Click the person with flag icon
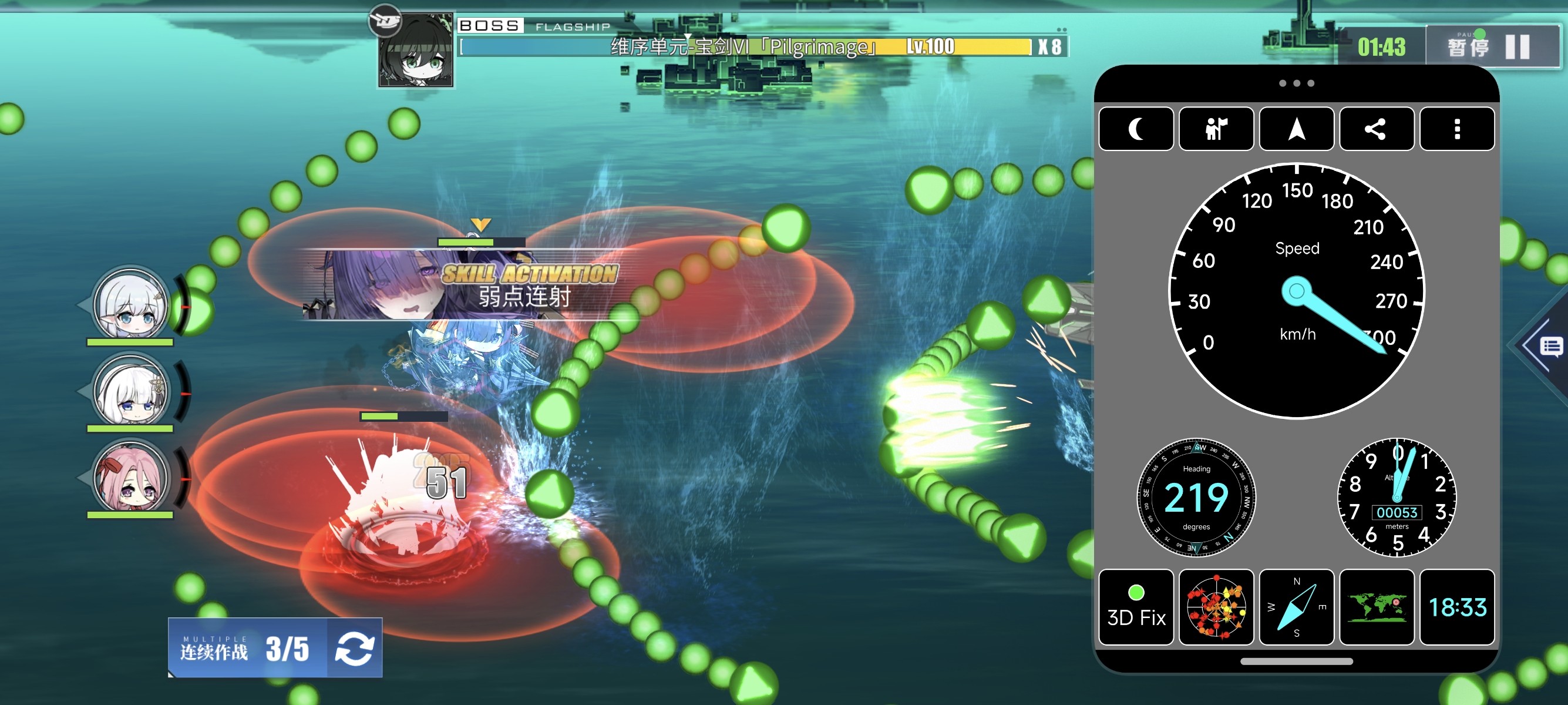The width and height of the screenshot is (1568, 705). point(1216,129)
